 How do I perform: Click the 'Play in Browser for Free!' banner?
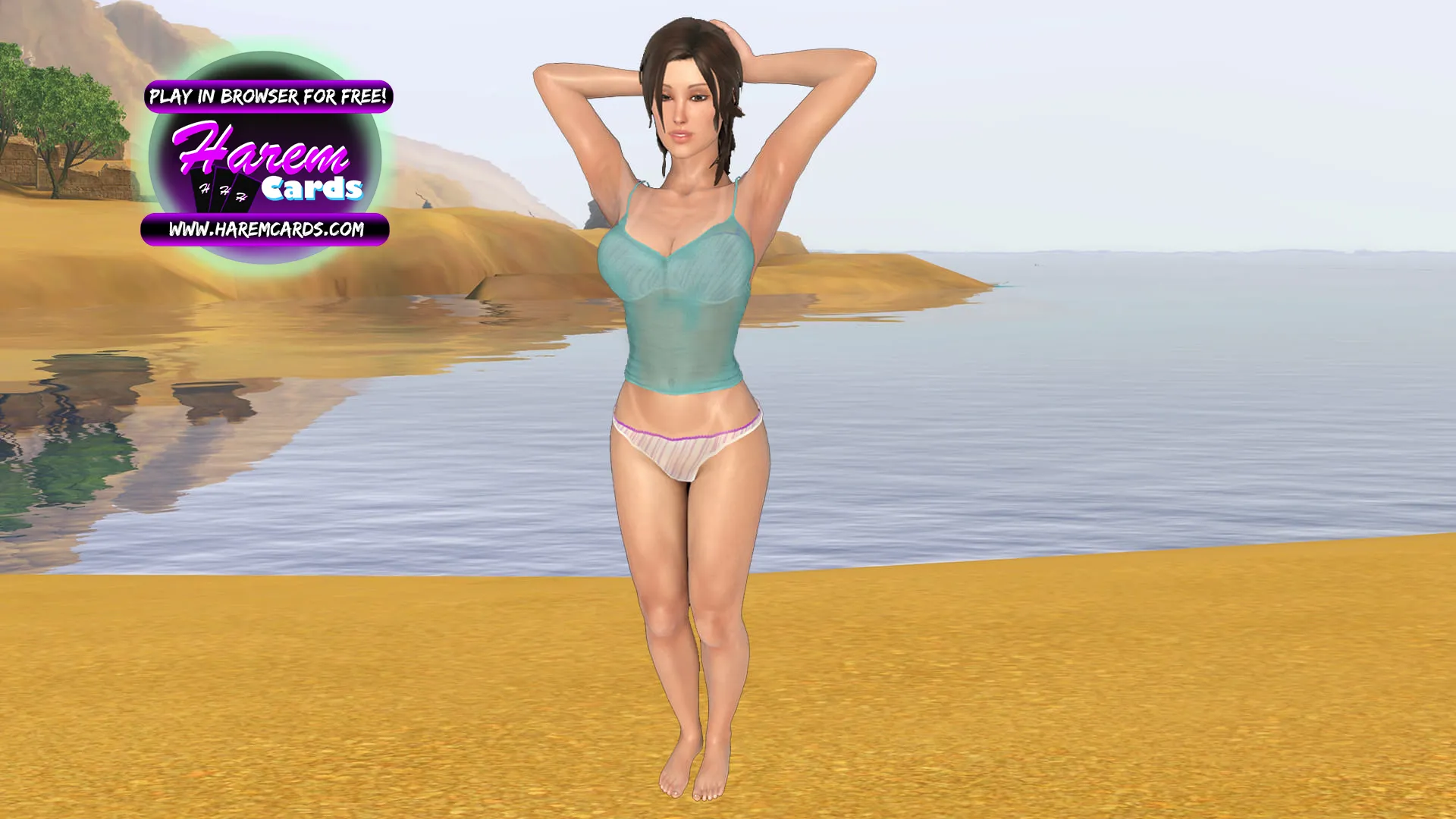[268, 96]
